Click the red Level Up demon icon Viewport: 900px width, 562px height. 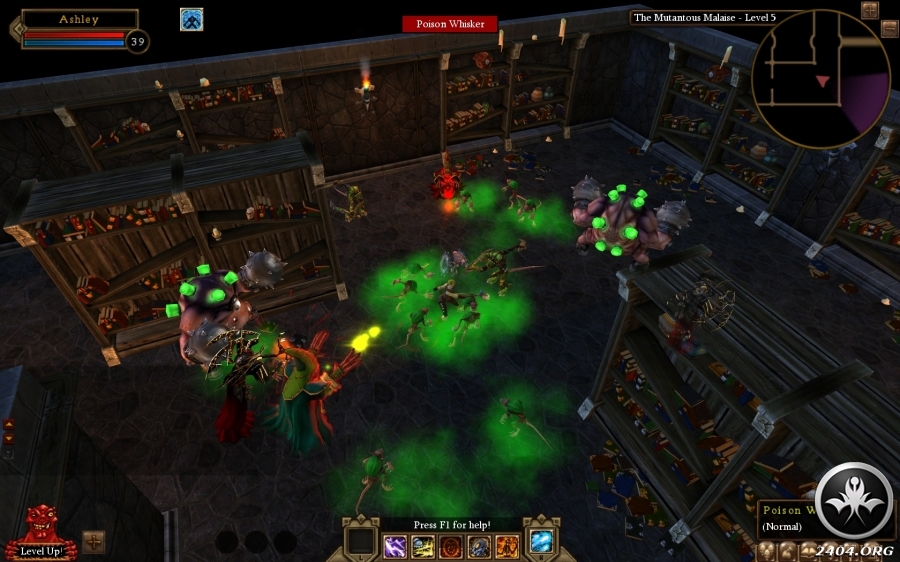coord(39,525)
